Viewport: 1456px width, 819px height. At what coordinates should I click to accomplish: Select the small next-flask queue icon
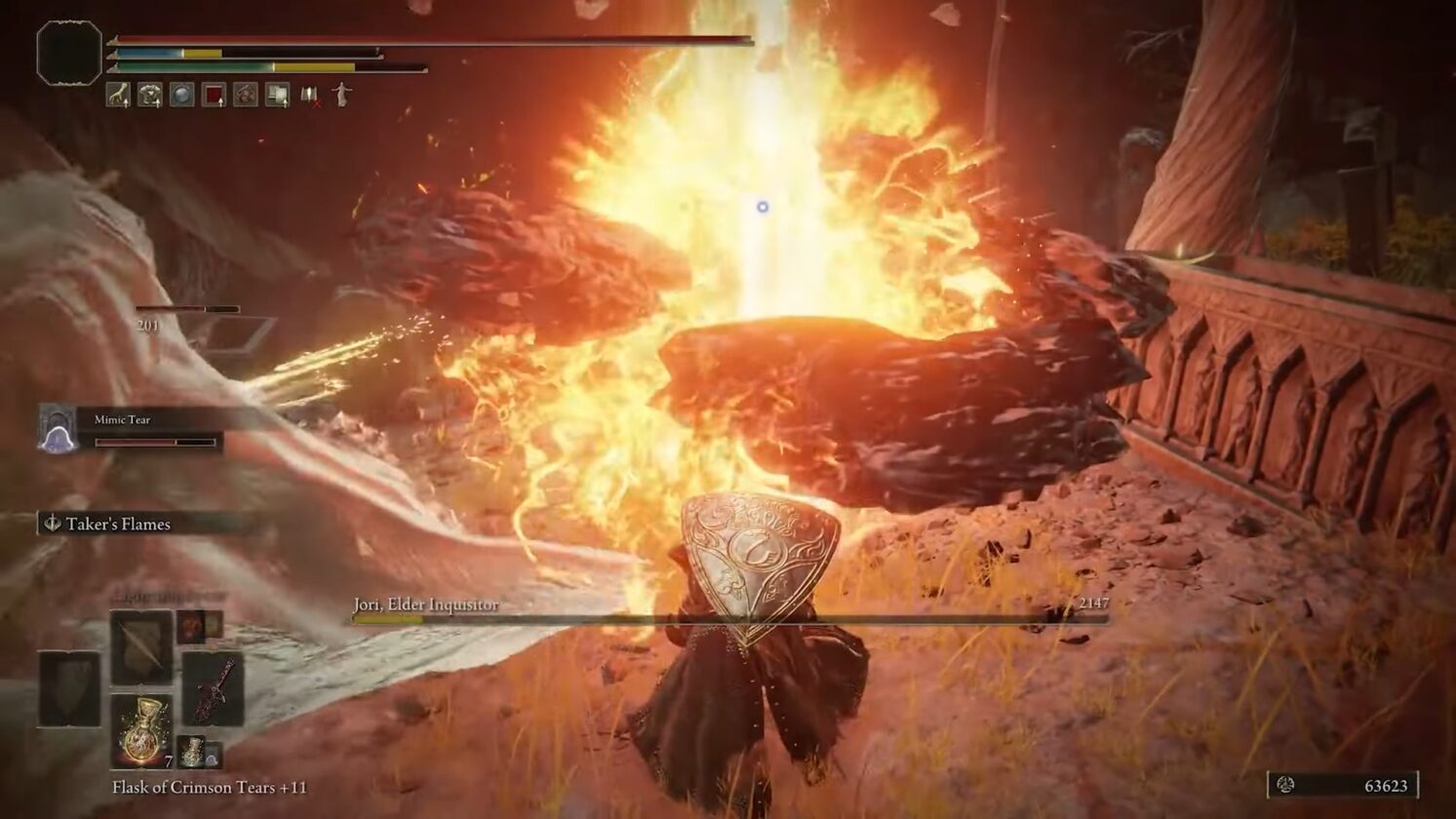[192, 751]
